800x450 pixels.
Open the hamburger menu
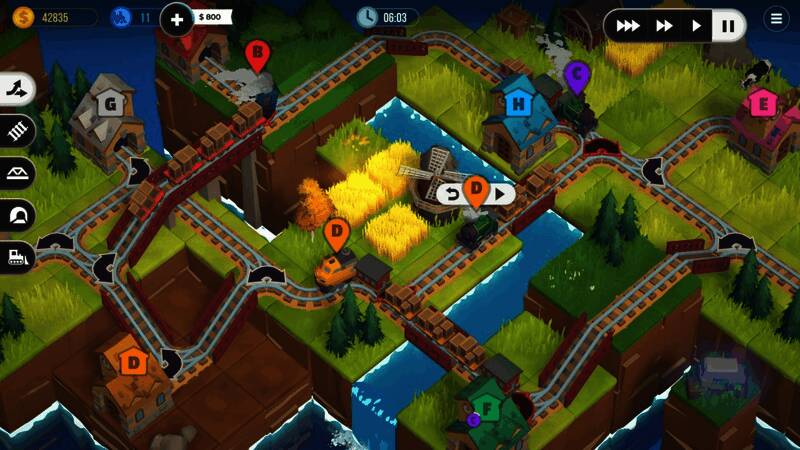(x=775, y=18)
